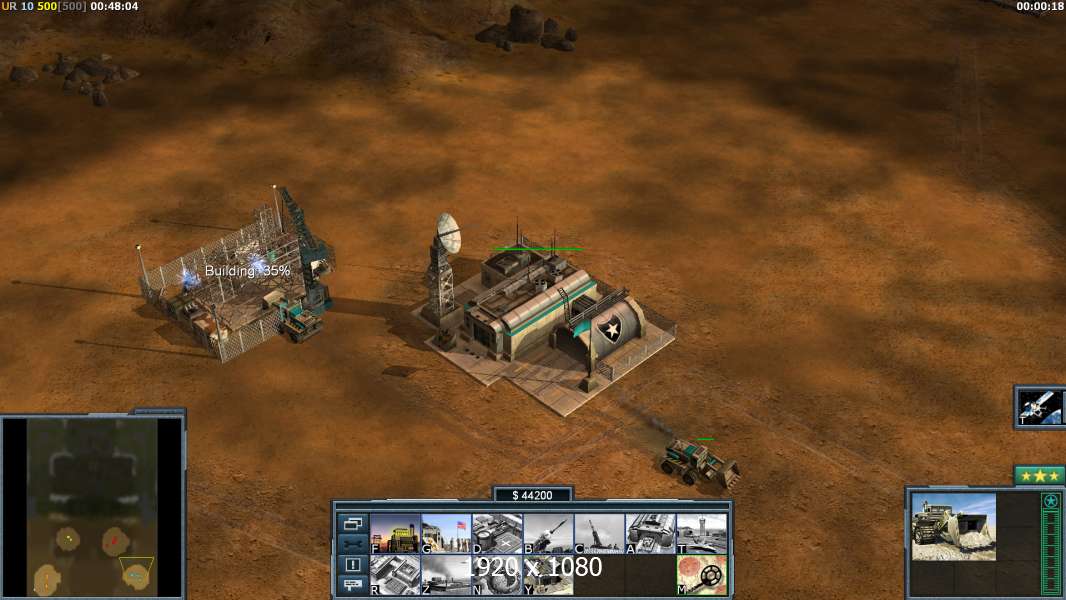Build the power plant structure (hotkey F)

[x=395, y=534]
